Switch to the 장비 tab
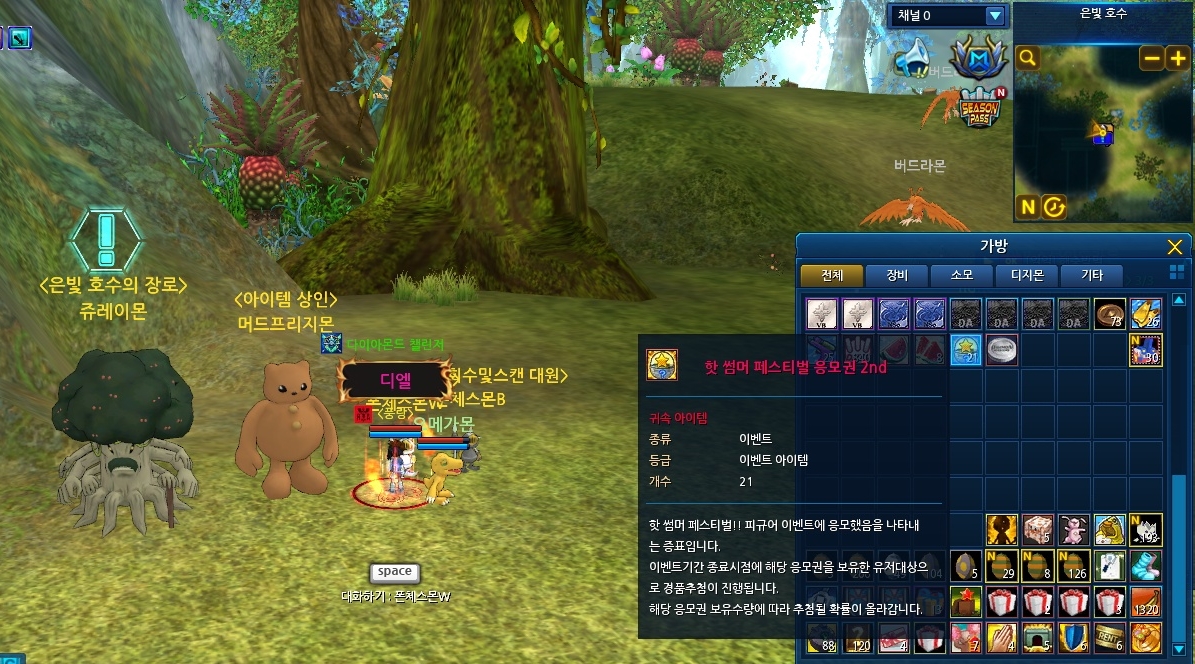This screenshot has height=664, width=1195. 896,275
